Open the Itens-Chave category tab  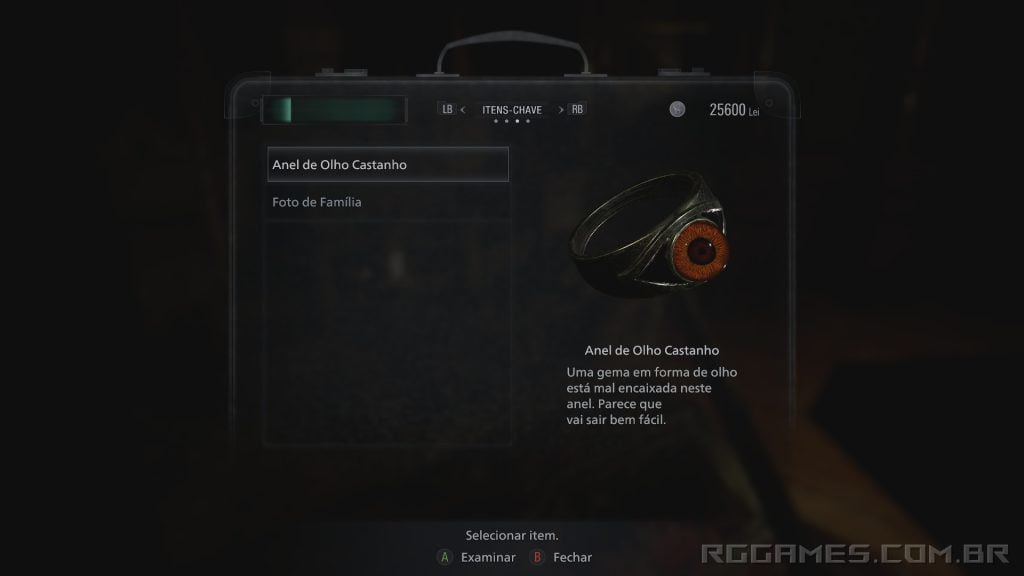click(512, 110)
